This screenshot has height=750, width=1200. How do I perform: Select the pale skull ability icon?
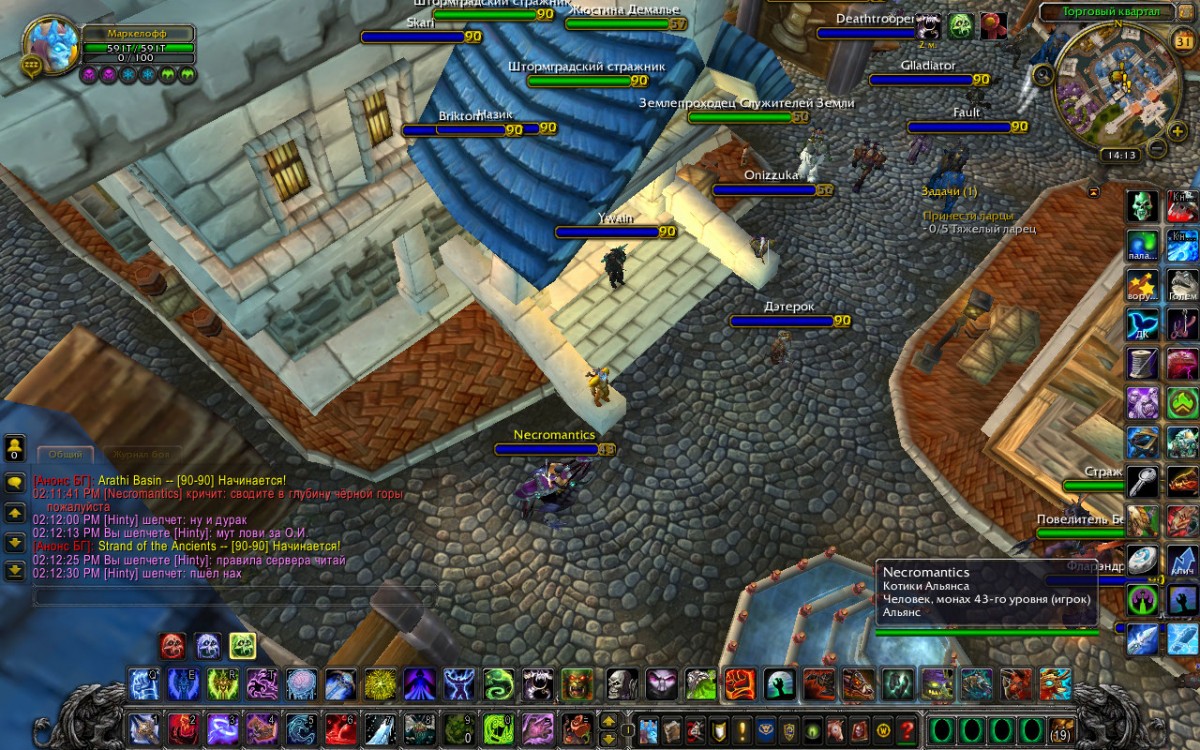[622, 684]
